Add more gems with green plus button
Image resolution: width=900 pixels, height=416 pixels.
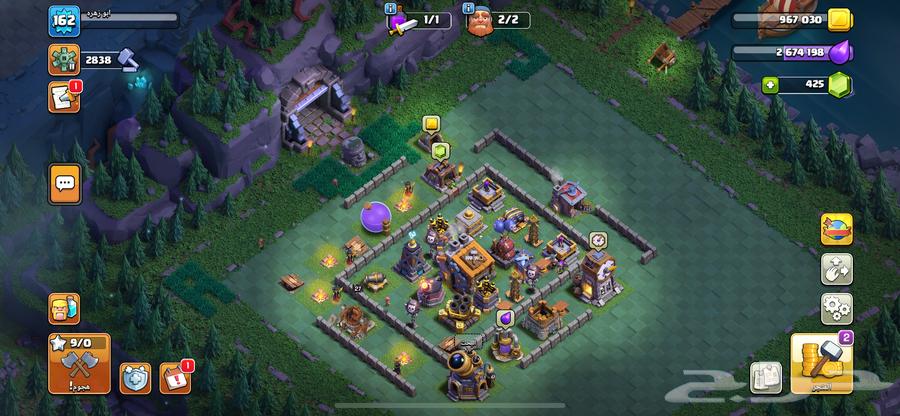(x=771, y=85)
